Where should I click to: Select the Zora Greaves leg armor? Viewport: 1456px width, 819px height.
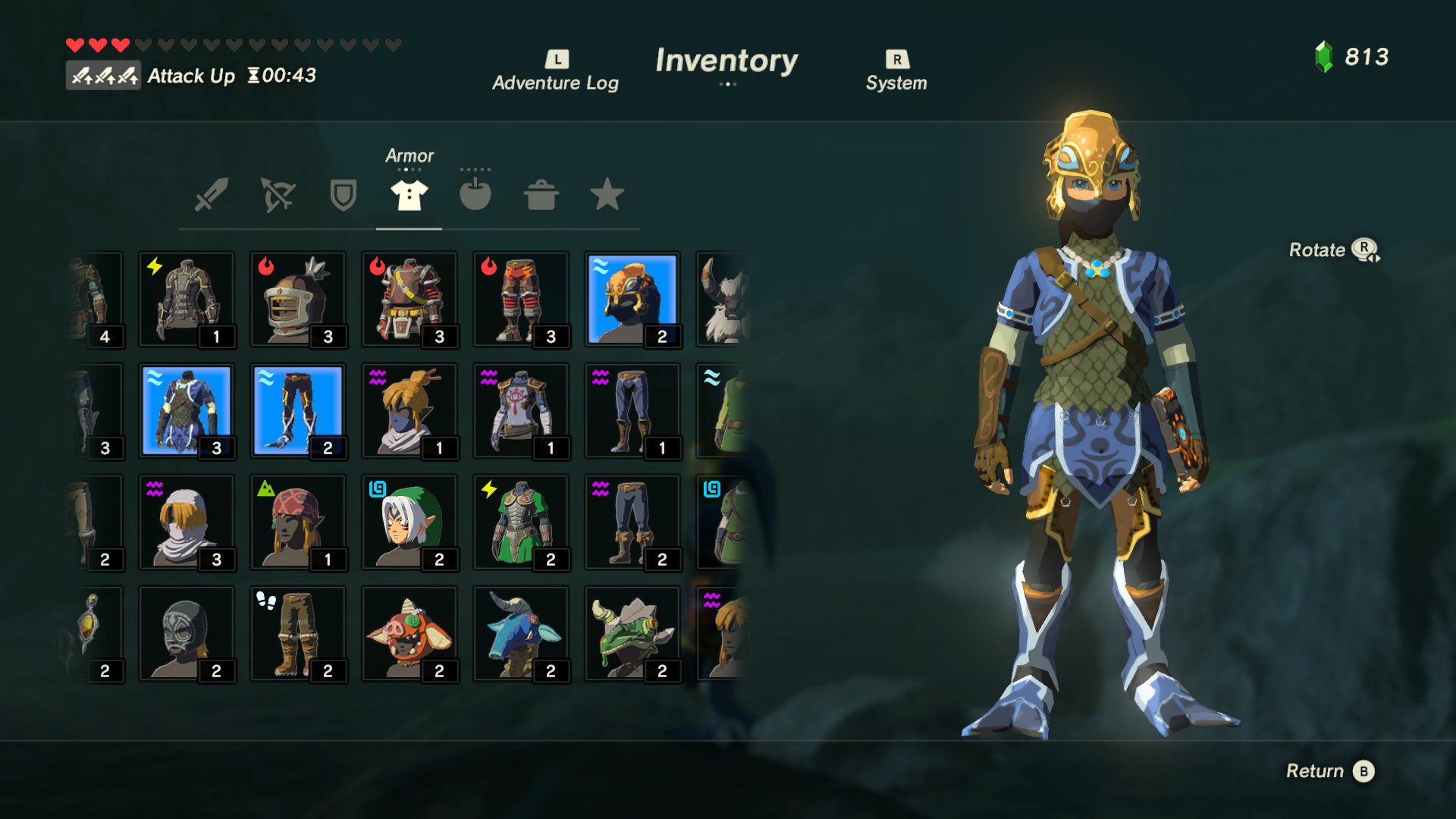[x=299, y=410]
